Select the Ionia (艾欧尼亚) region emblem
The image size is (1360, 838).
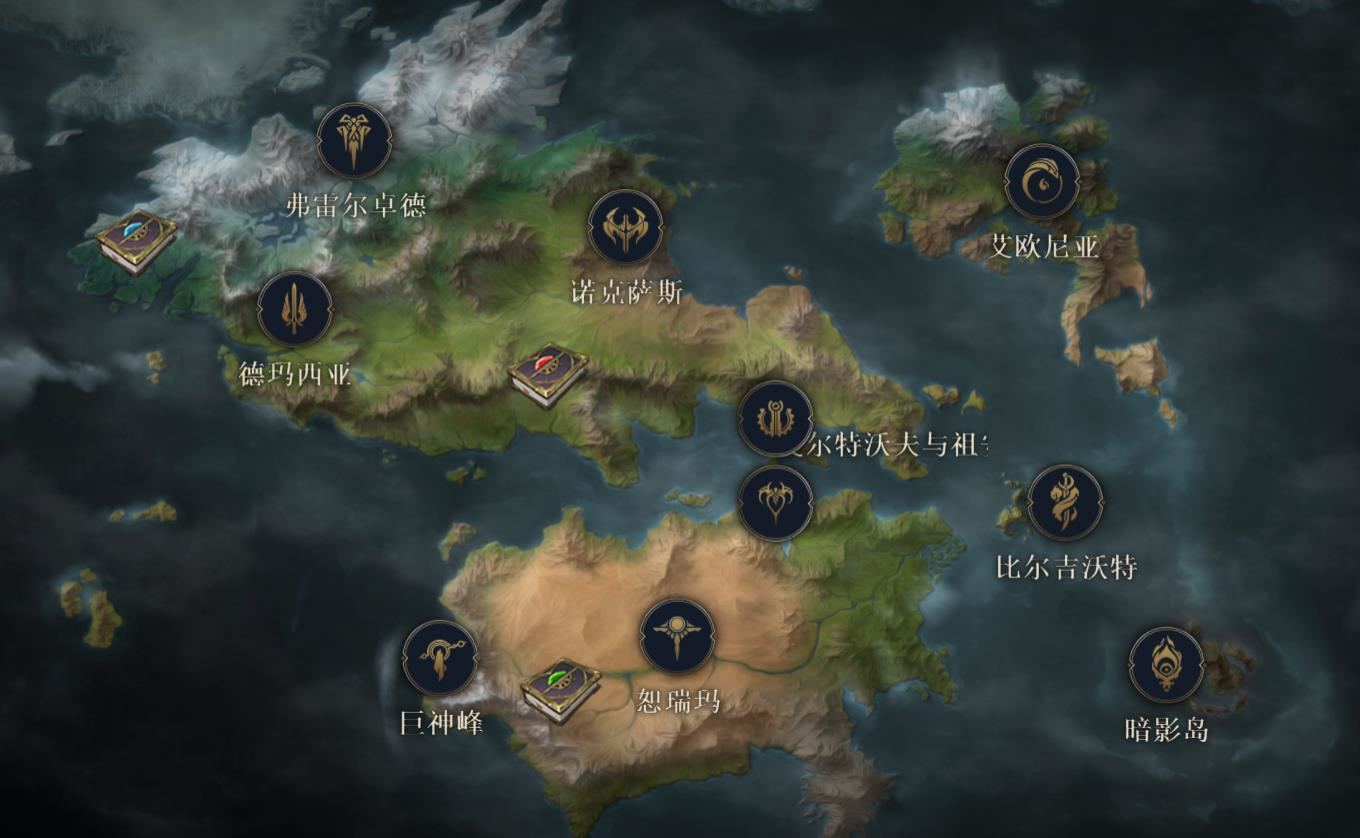coord(1042,182)
